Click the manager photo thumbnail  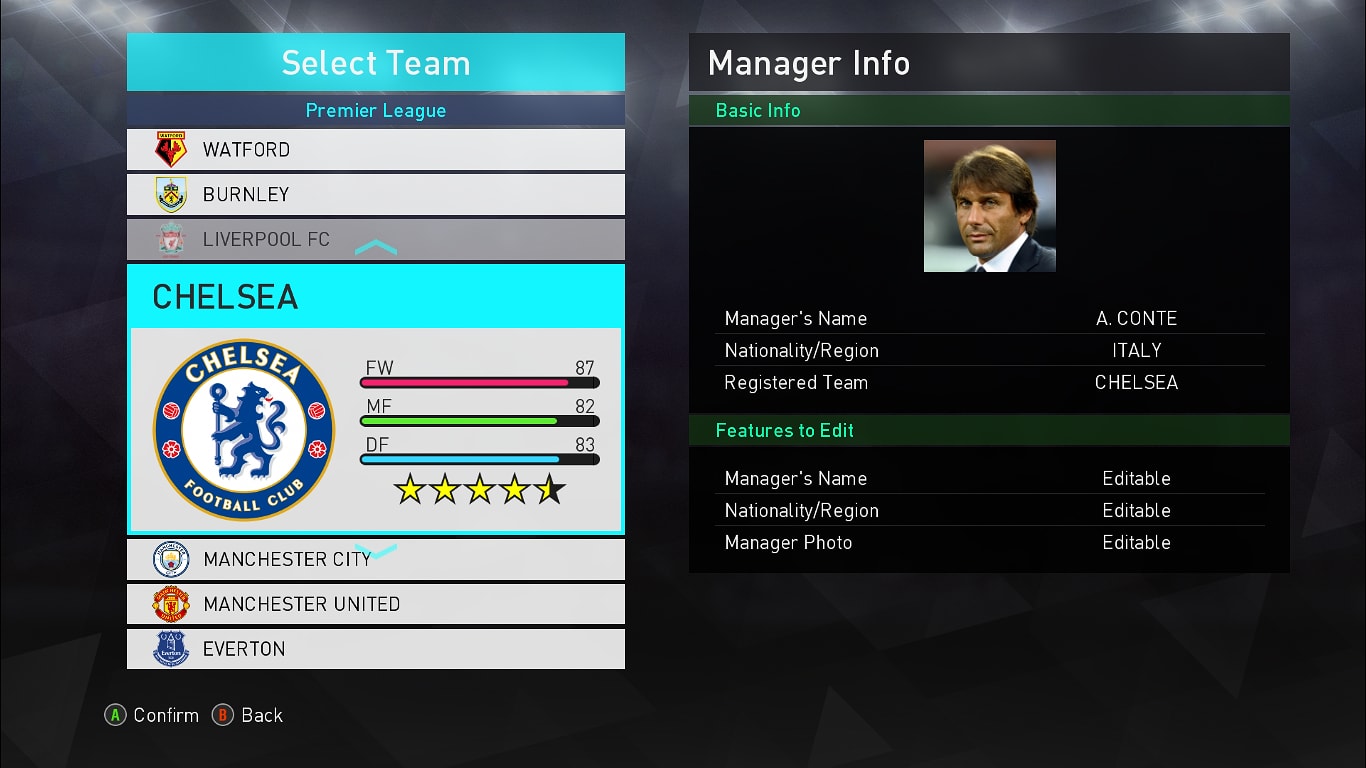click(989, 206)
